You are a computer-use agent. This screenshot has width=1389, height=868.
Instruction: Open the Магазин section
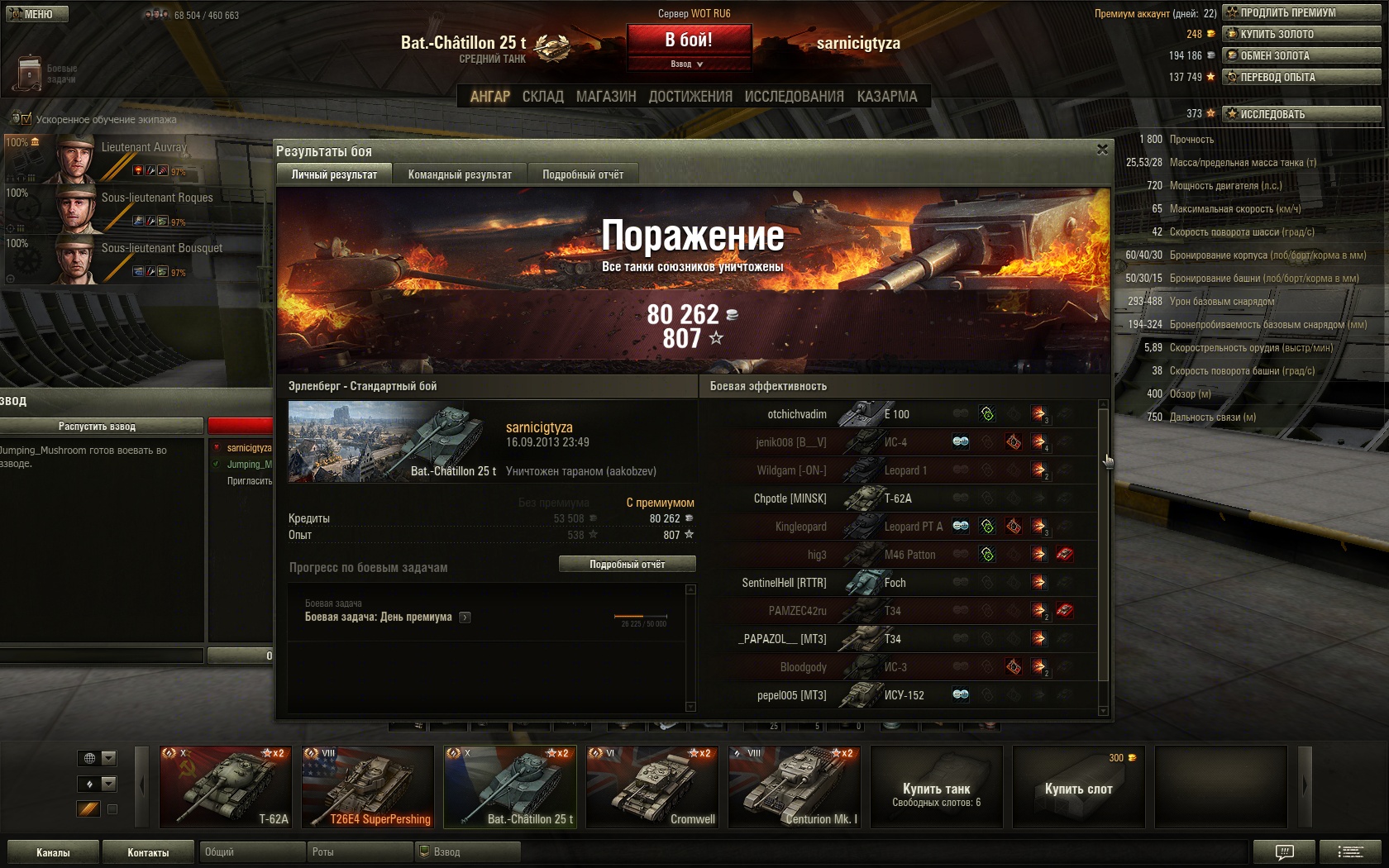click(x=606, y=97)
